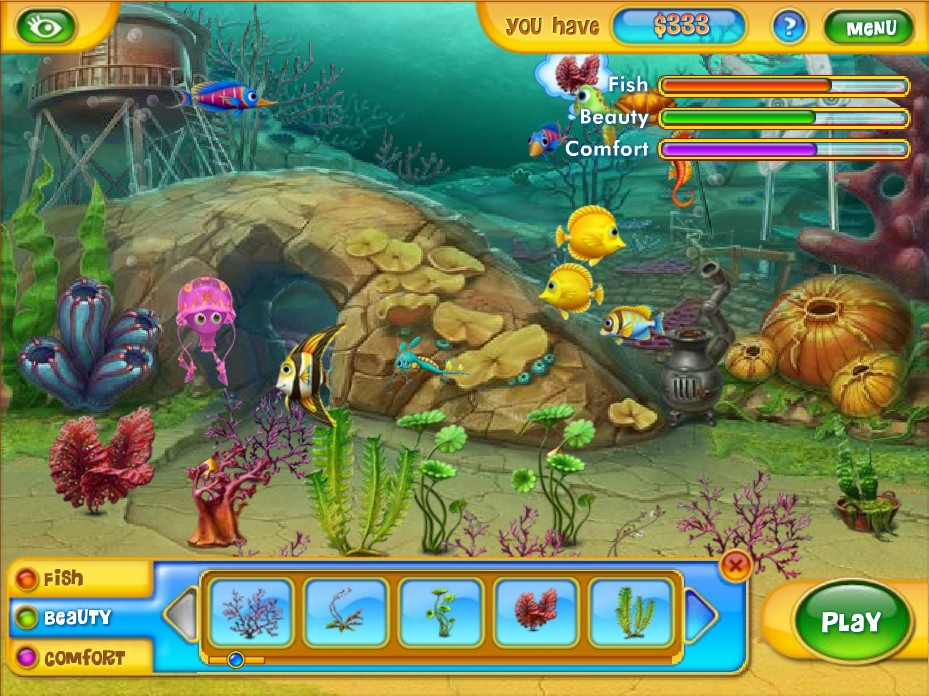Show next items with the right arrow
This screenshot has width=929, height=696.
tap(702, 614)
